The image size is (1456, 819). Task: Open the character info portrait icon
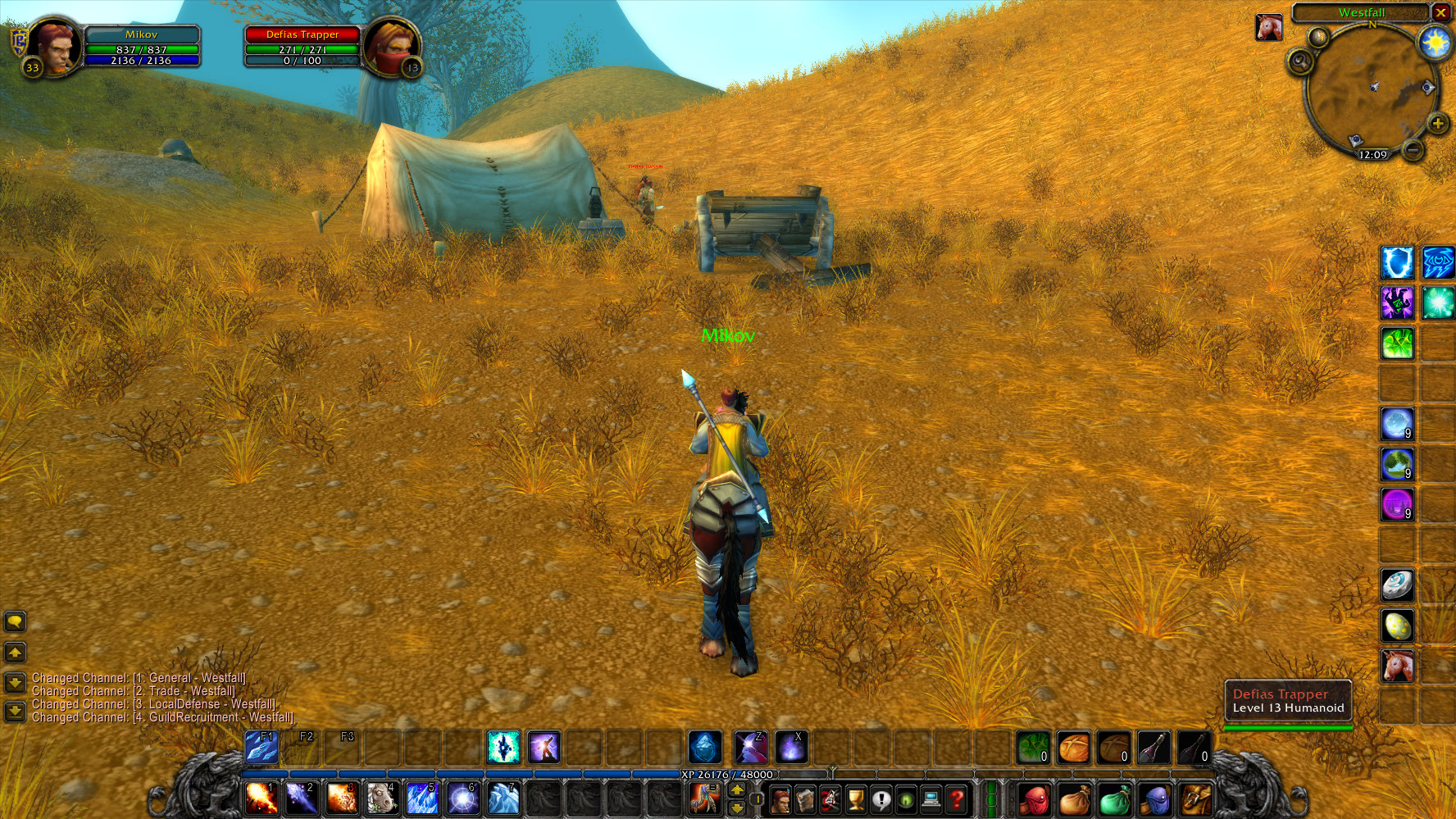point(781,800)
